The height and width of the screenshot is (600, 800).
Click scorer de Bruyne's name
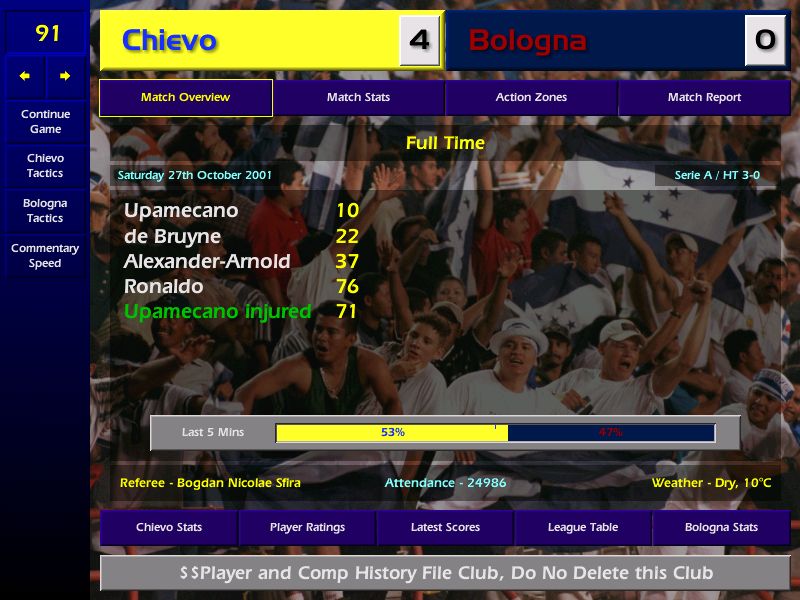click(x=172, y=236)
